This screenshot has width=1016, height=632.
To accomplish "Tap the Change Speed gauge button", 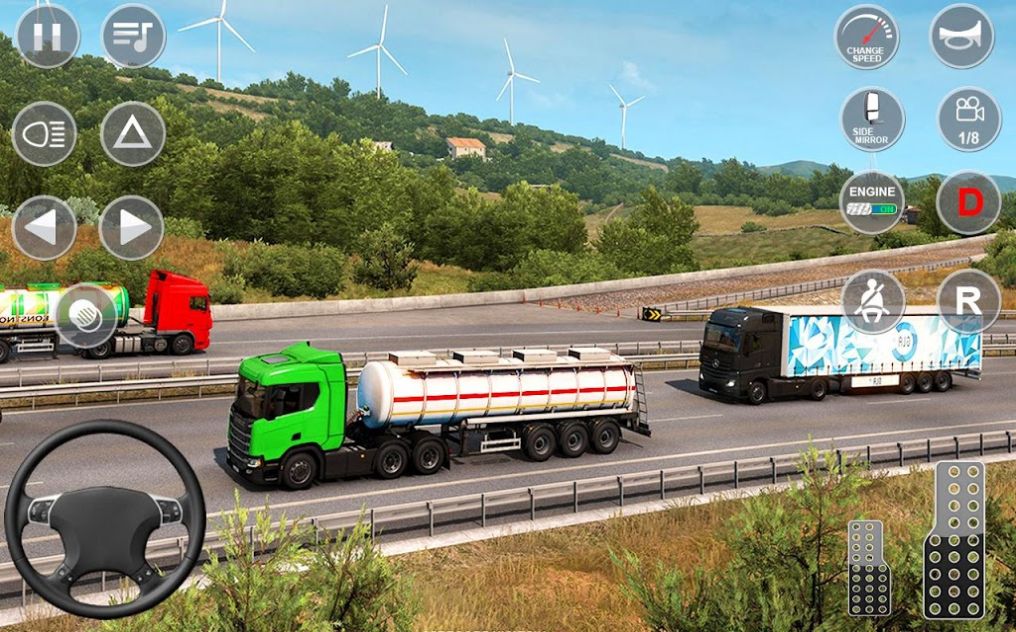I will click(866, 37).
